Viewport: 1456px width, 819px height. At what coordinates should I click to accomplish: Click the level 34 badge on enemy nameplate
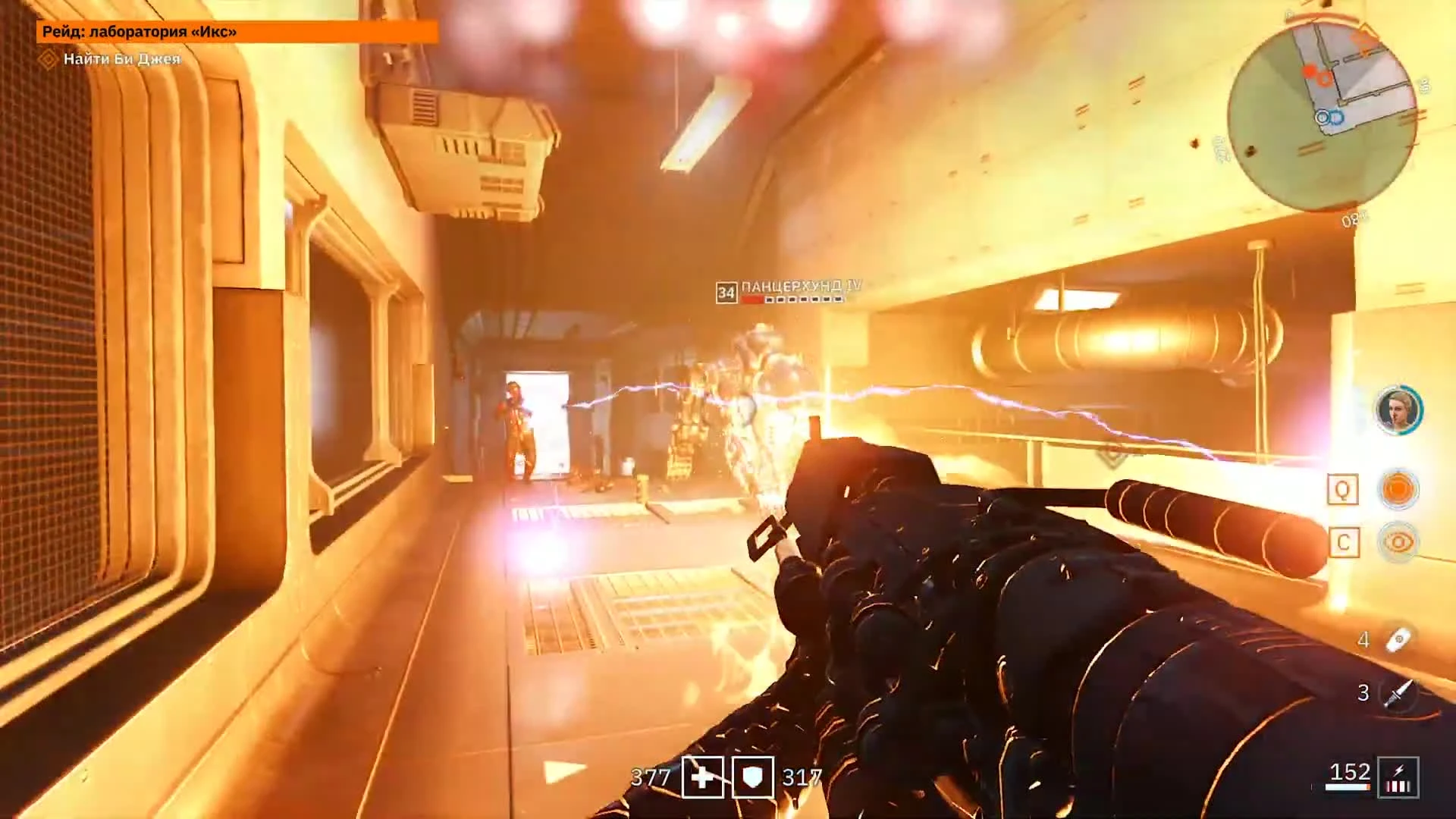[726, 290]
